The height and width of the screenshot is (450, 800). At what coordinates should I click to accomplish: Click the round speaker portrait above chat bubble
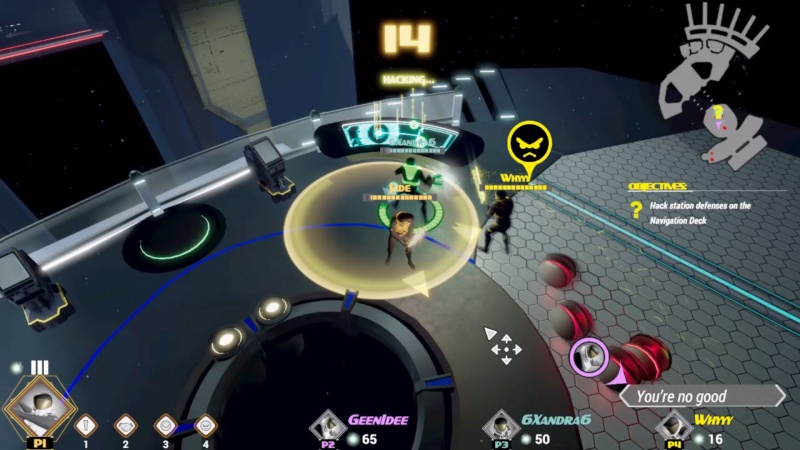(586, 355)
